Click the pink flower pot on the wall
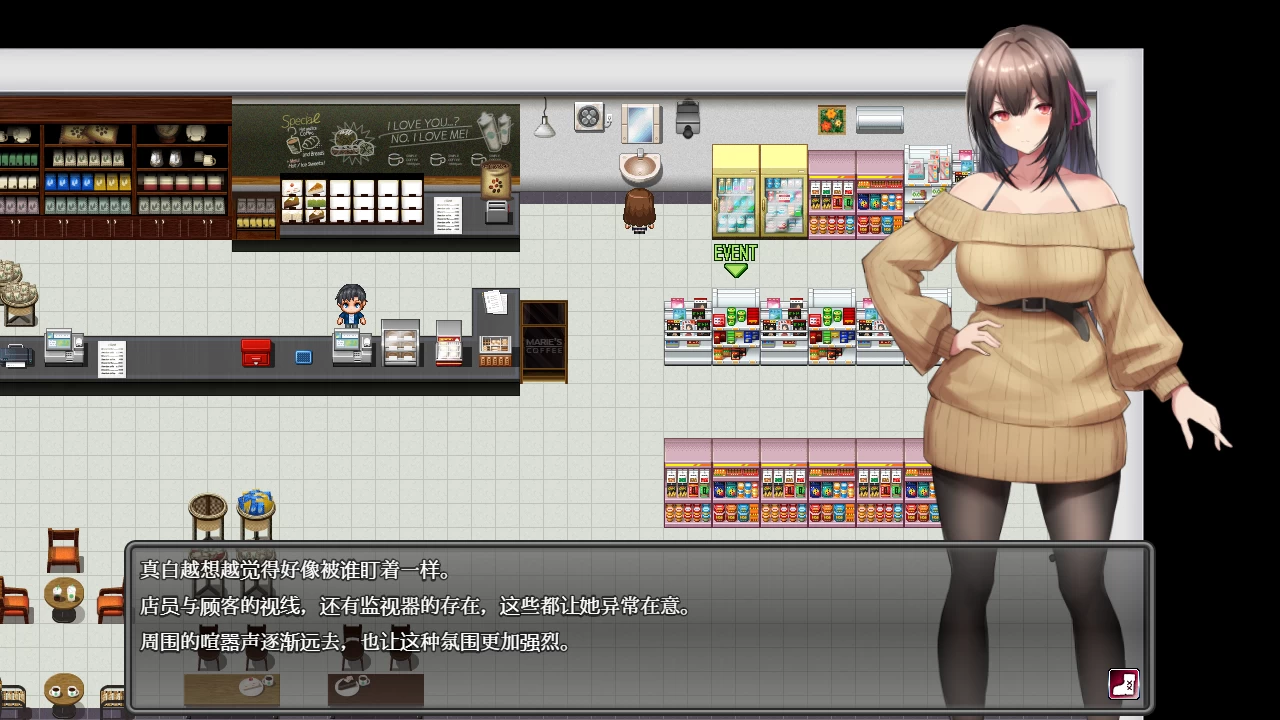 click(x=831, y=118)
